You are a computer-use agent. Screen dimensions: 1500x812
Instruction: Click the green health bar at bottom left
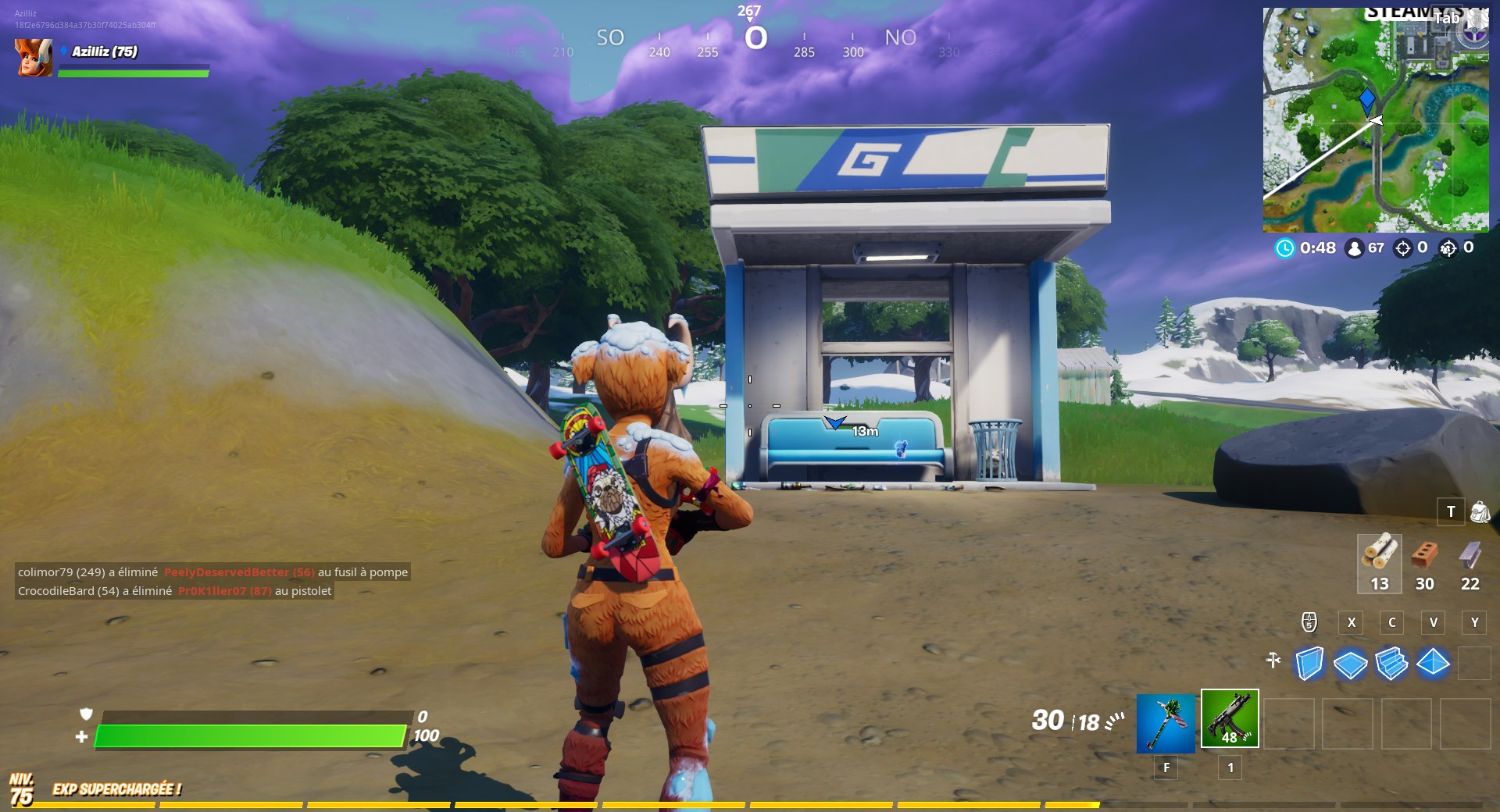point(250,735)
